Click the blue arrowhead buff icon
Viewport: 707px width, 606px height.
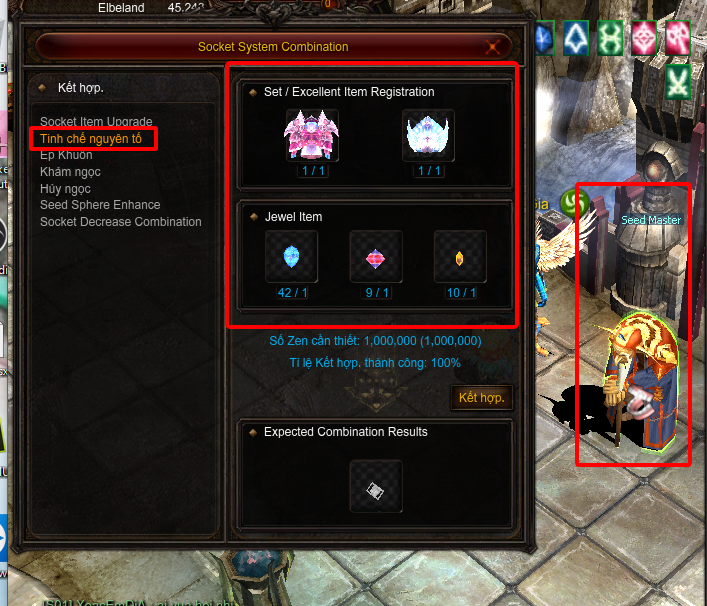(x=577, y=39)
